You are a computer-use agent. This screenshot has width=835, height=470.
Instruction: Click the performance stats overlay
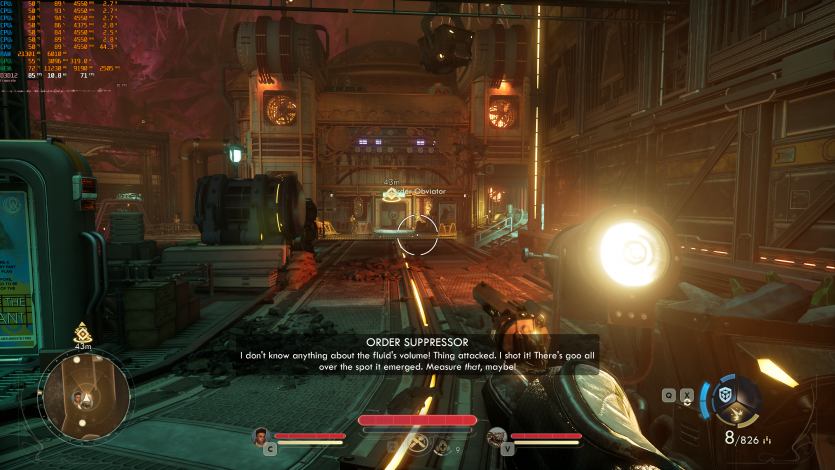click(58, 39)
